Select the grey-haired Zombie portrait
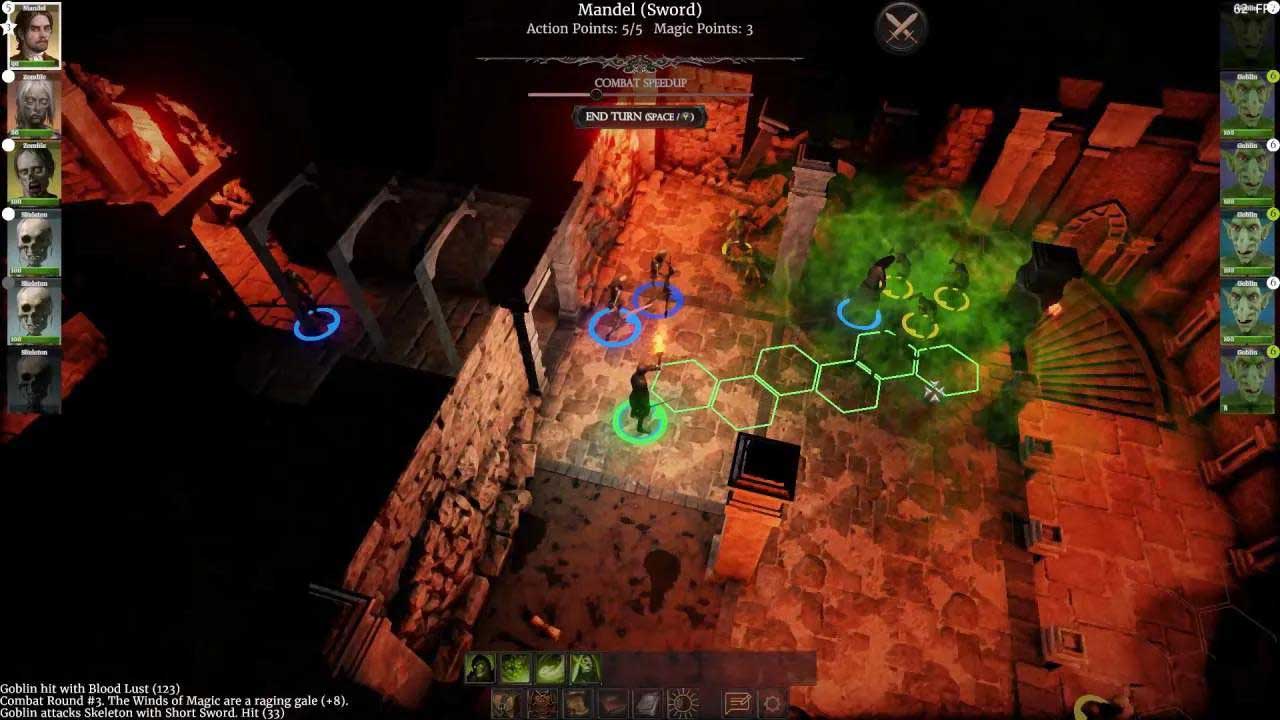Viewport: 1280px width, 720px height. [x=35, y=105]
